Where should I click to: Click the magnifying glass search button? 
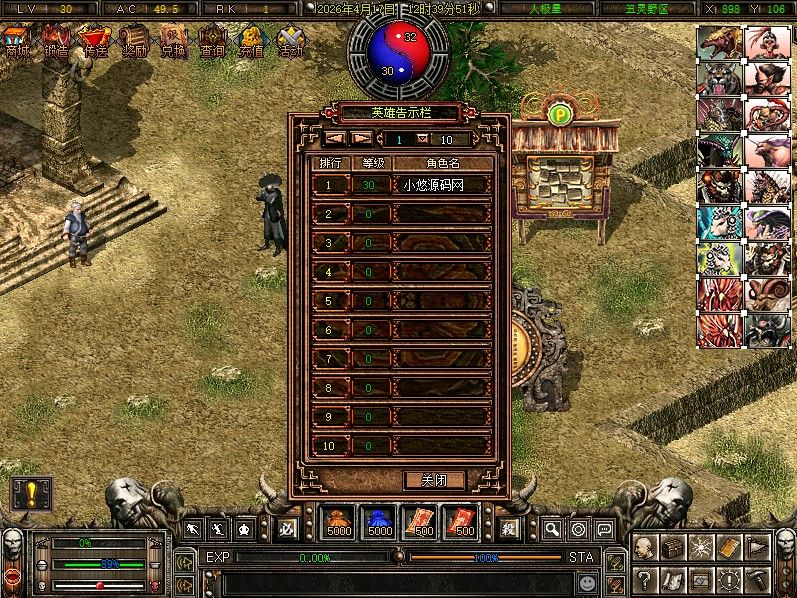551,528
